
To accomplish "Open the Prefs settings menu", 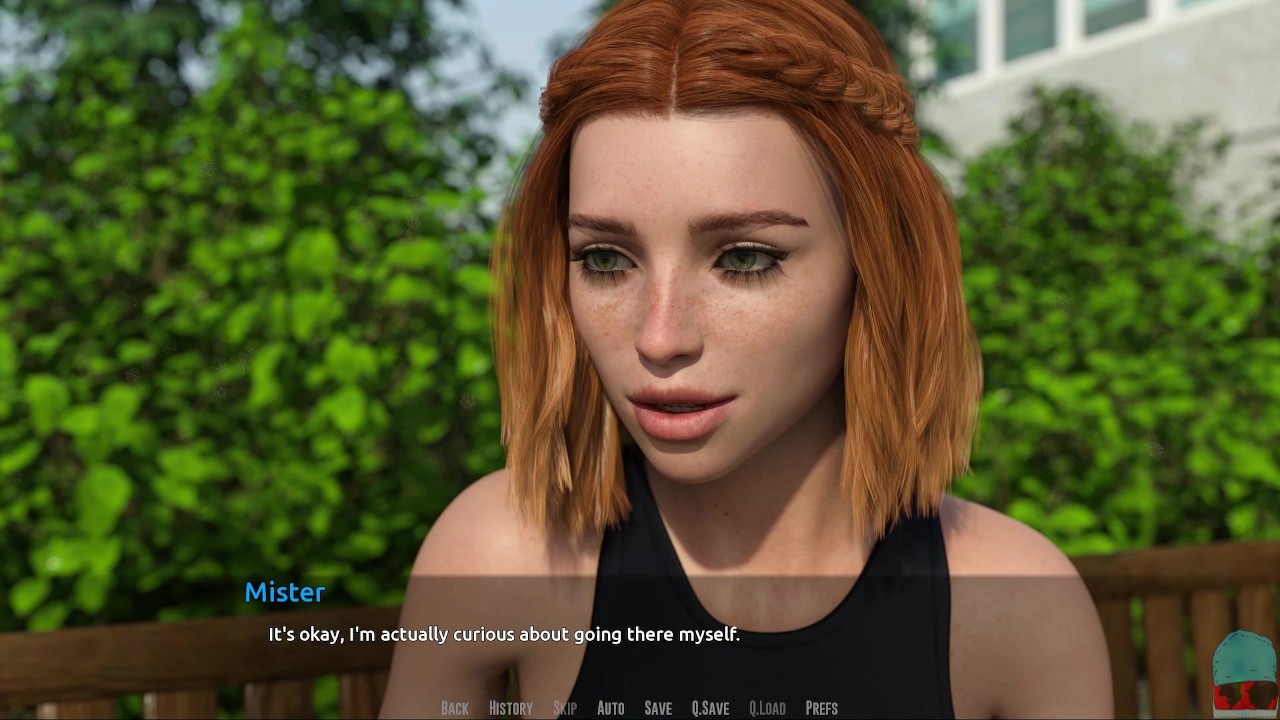I will click(x=821, y=708).
